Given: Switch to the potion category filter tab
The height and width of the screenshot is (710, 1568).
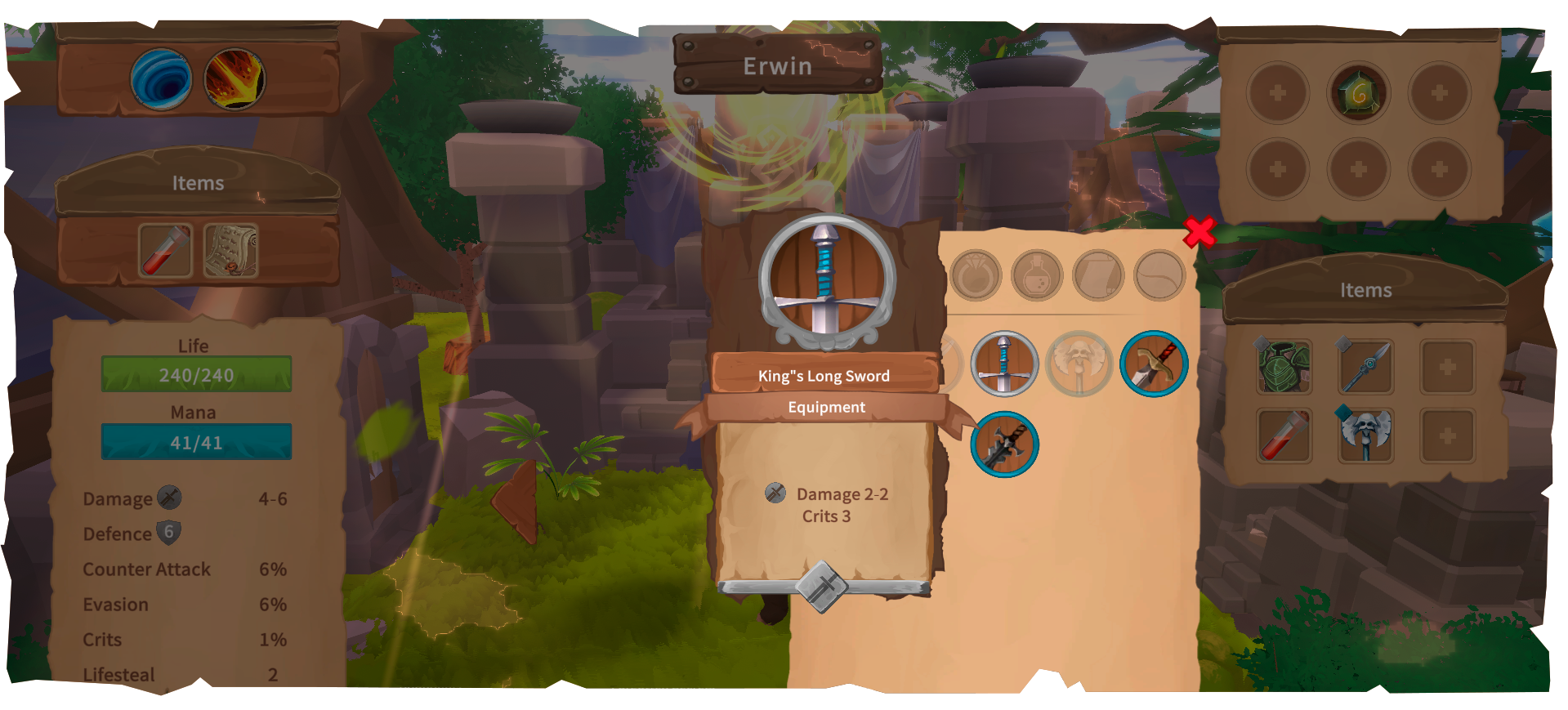Looking at the screenshot, I should tap(1039, 275).
